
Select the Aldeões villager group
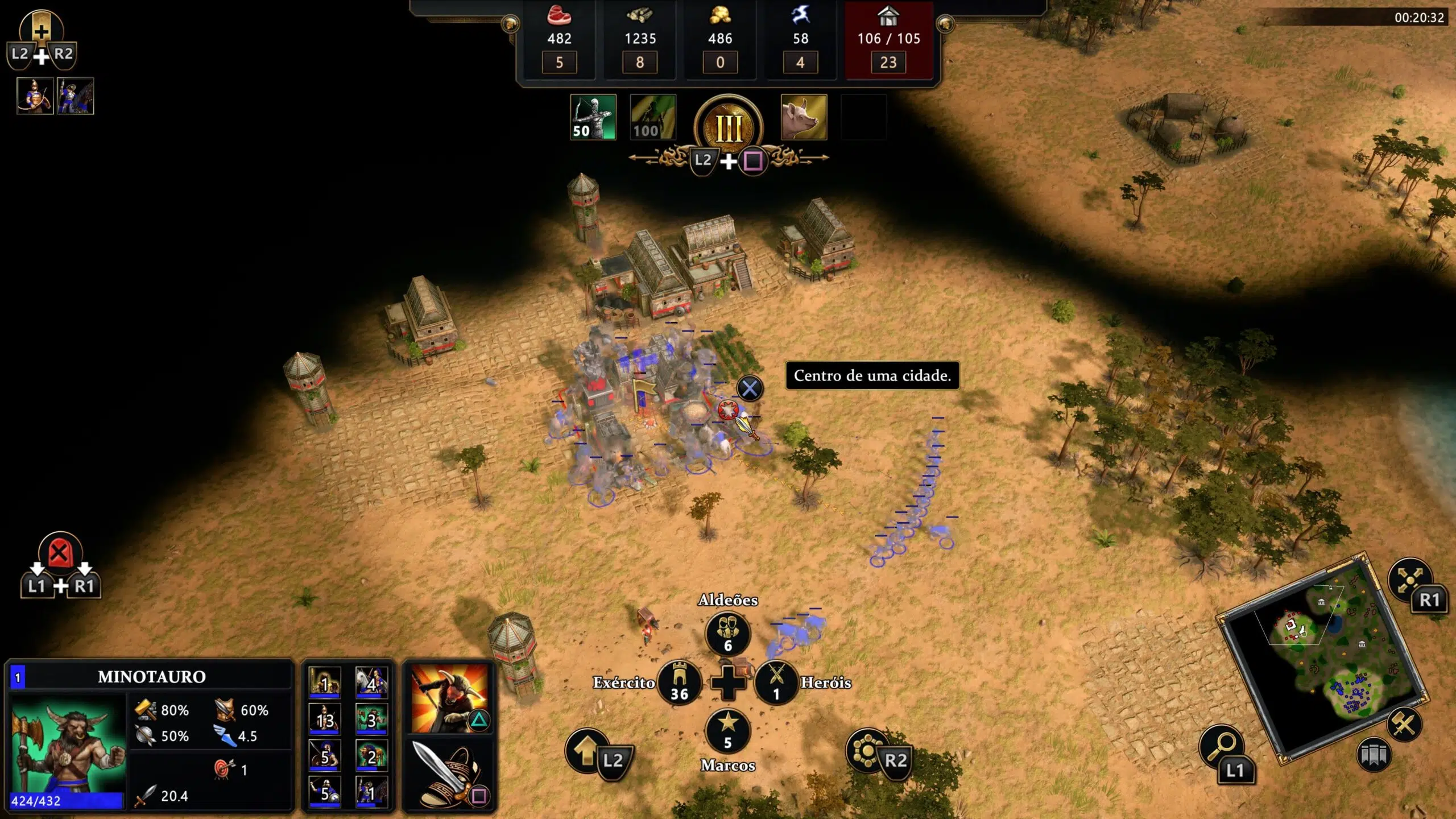[x=727, y=633]
